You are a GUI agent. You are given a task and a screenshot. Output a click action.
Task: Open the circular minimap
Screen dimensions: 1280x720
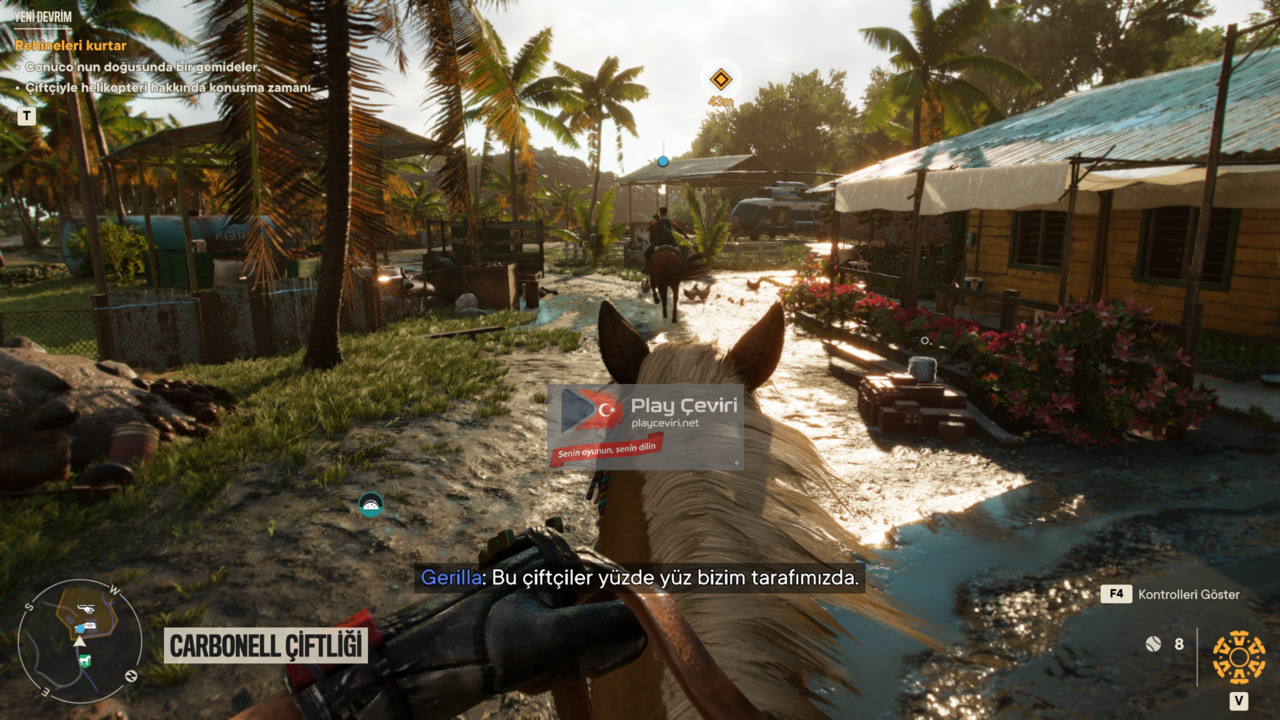point(79,640)
